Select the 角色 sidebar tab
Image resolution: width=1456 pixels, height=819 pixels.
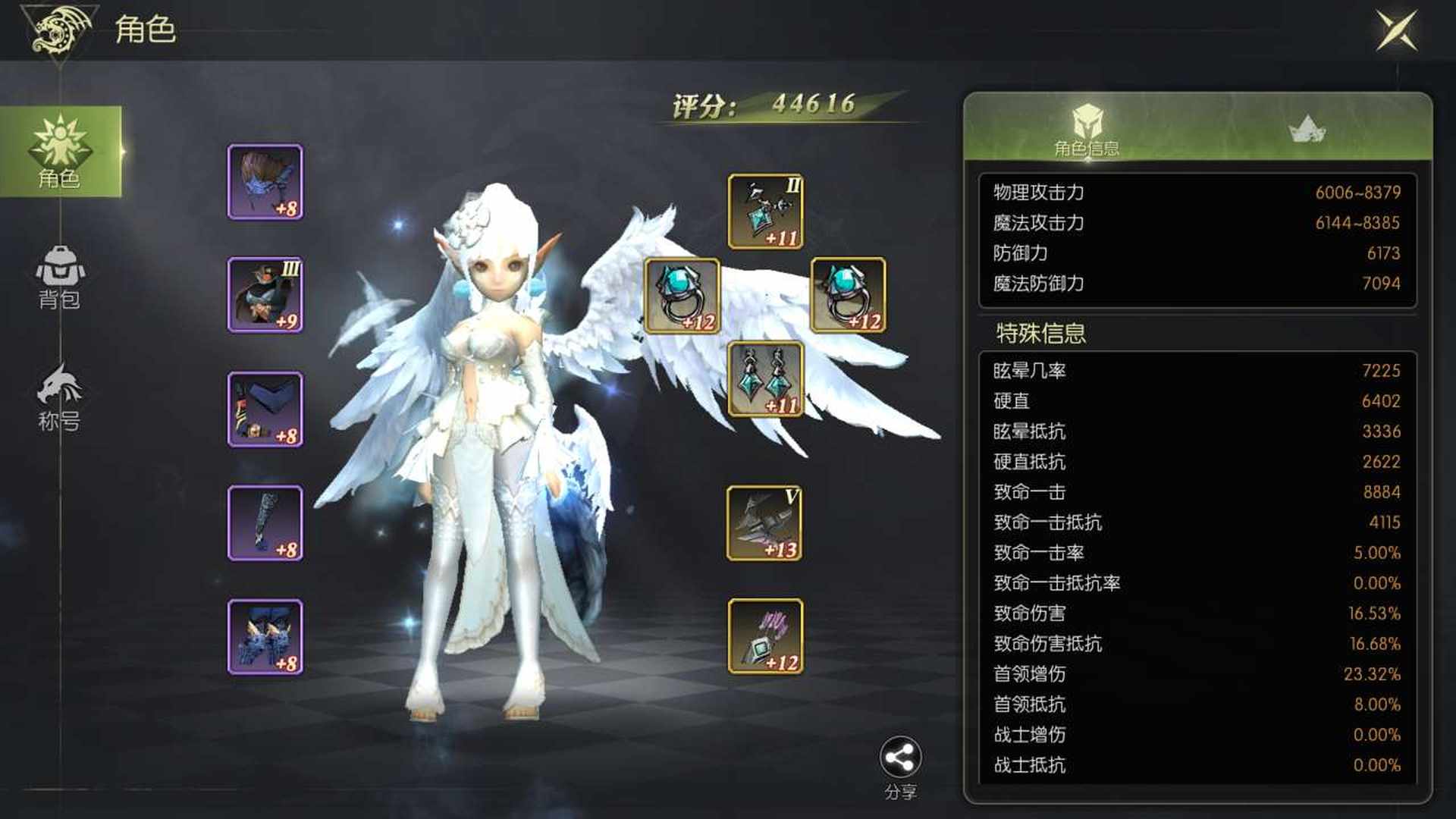pyautogui.click(x=60, y=152)
